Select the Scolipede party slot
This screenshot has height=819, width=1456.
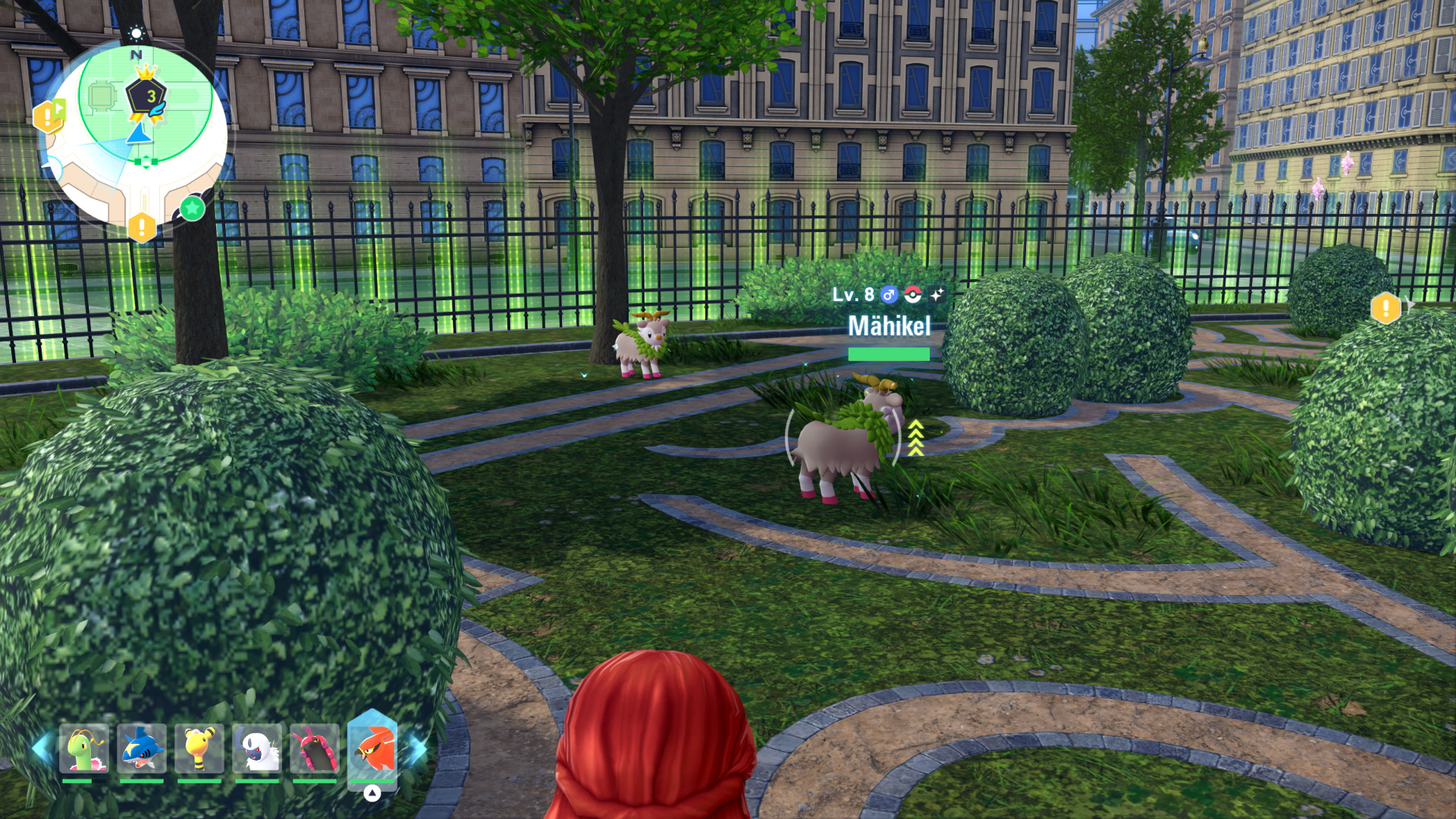click(x=315, y=749)
